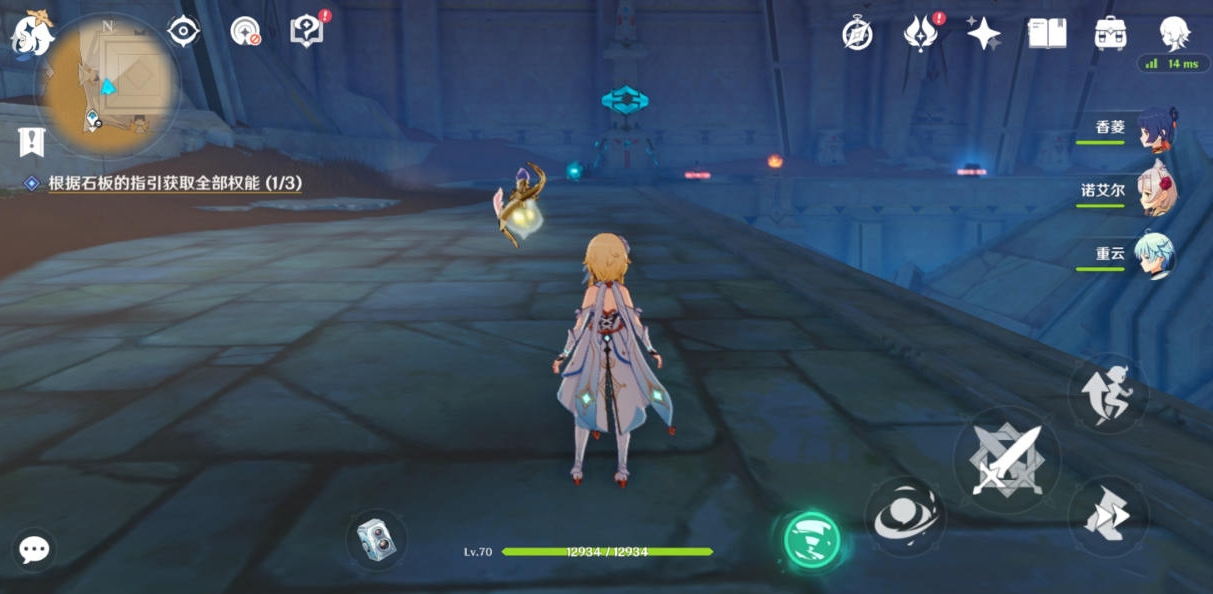Open the quest tracker flag icon
1213x594 pixels.
(32, 141)
